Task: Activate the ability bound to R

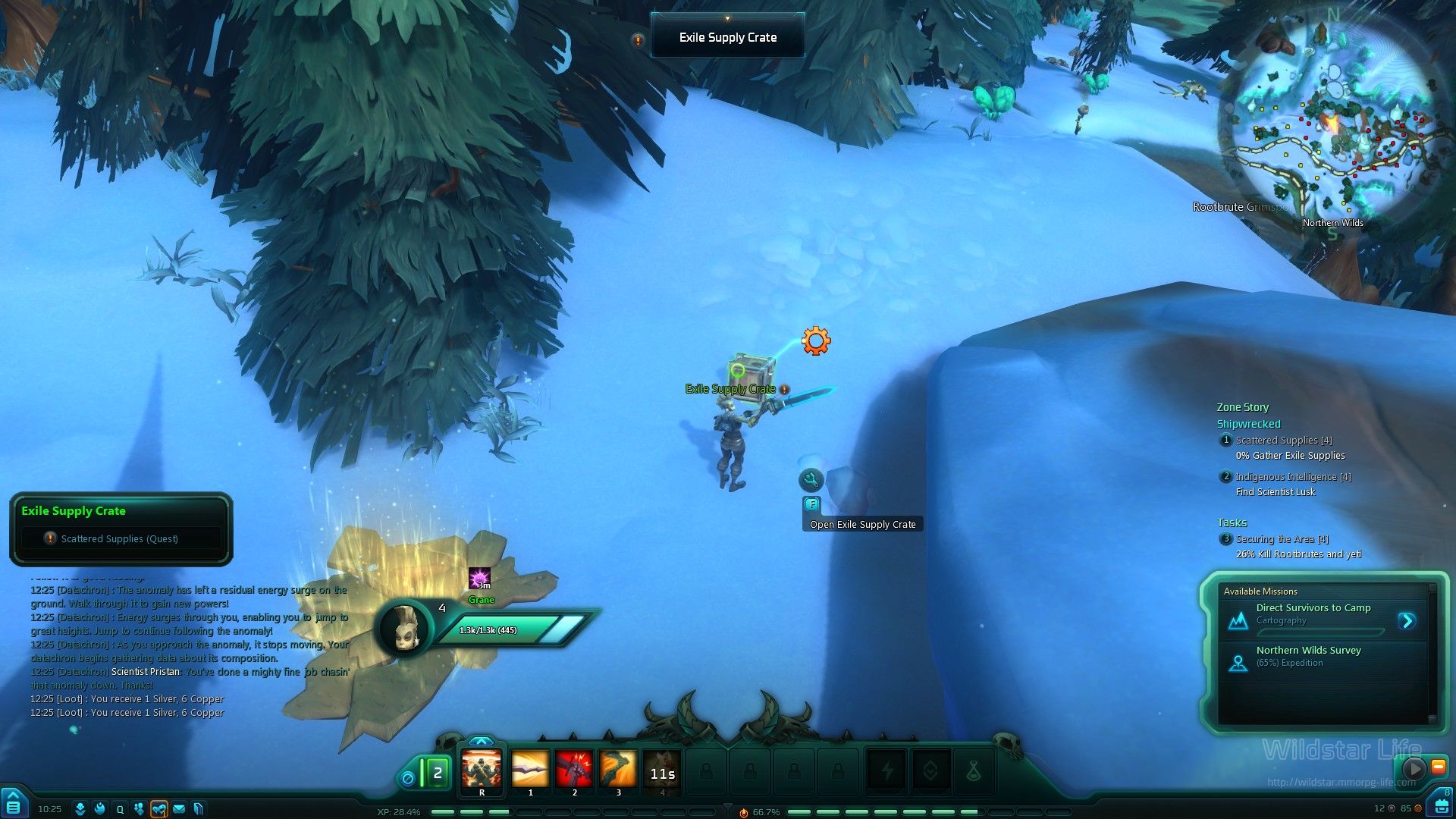Action: [482, 770]
